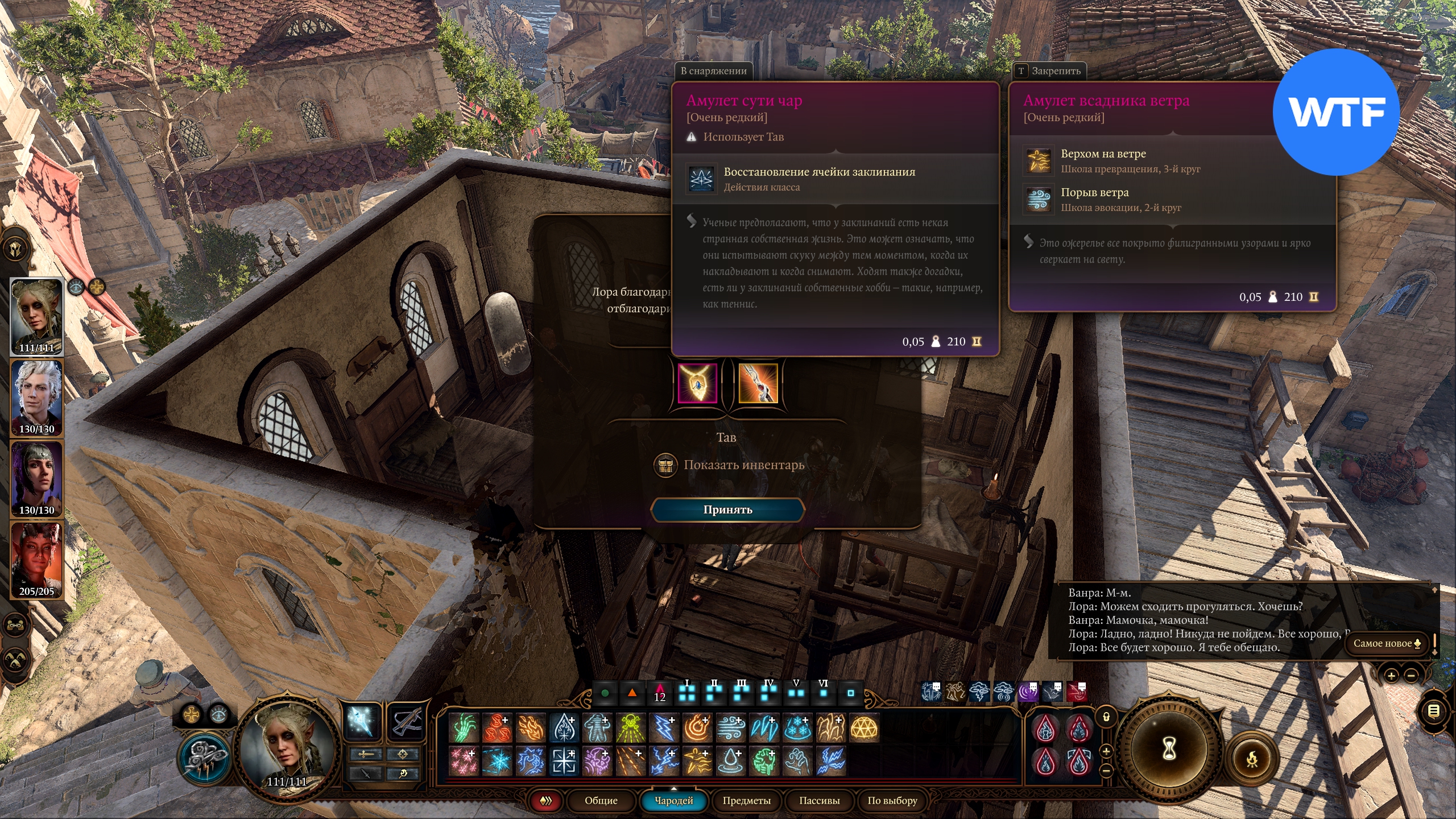Click the blue WTF overlay logo

click(1336, 112)
